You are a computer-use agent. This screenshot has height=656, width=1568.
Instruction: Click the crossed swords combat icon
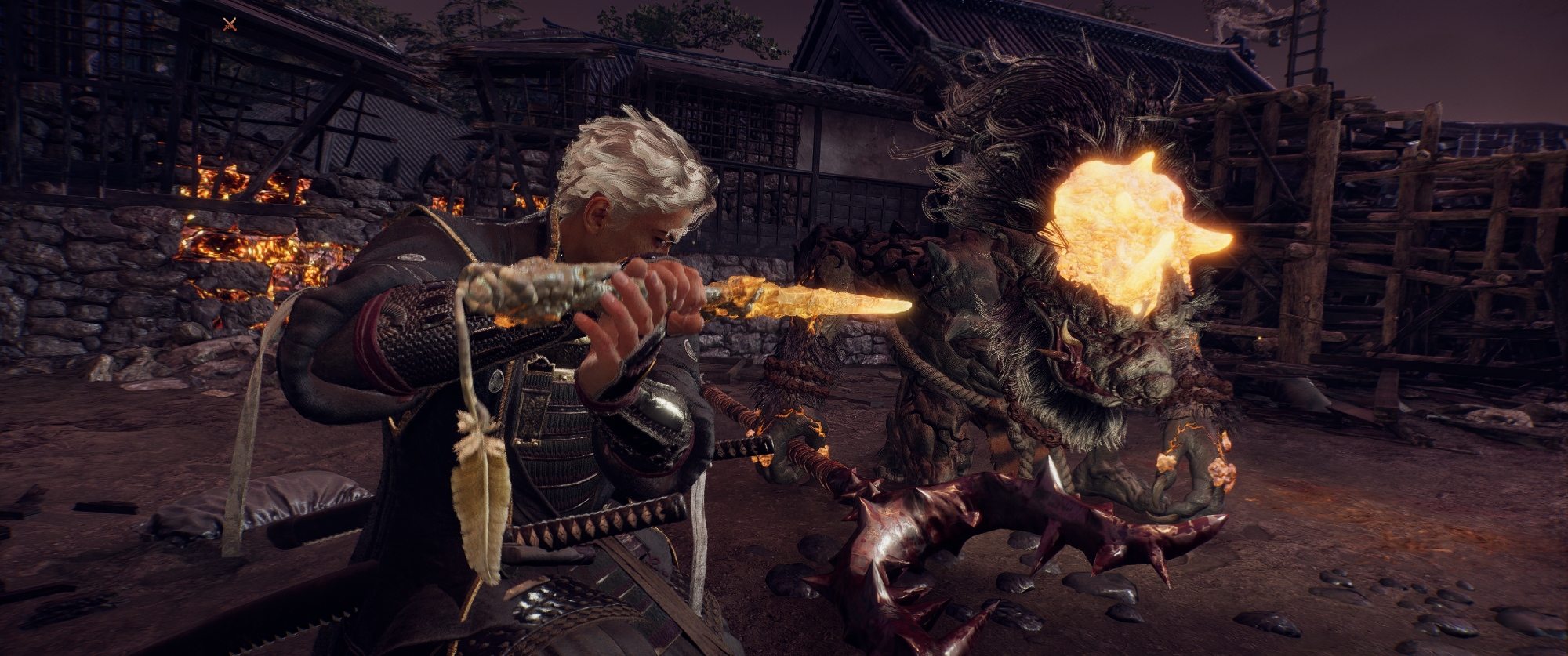[x=230, y=24]
